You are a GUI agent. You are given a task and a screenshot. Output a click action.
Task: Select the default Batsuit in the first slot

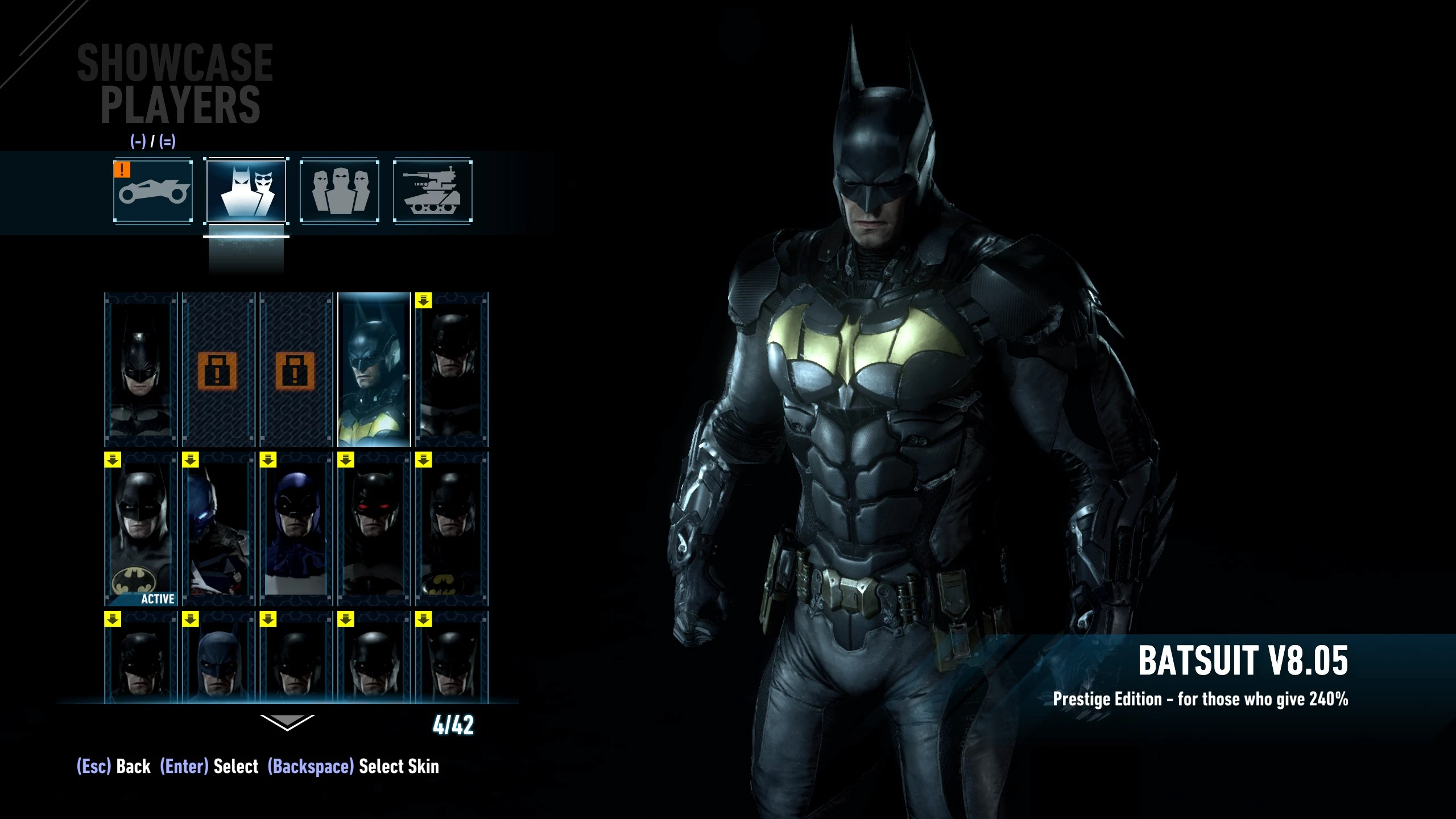[x=140, y=373]
